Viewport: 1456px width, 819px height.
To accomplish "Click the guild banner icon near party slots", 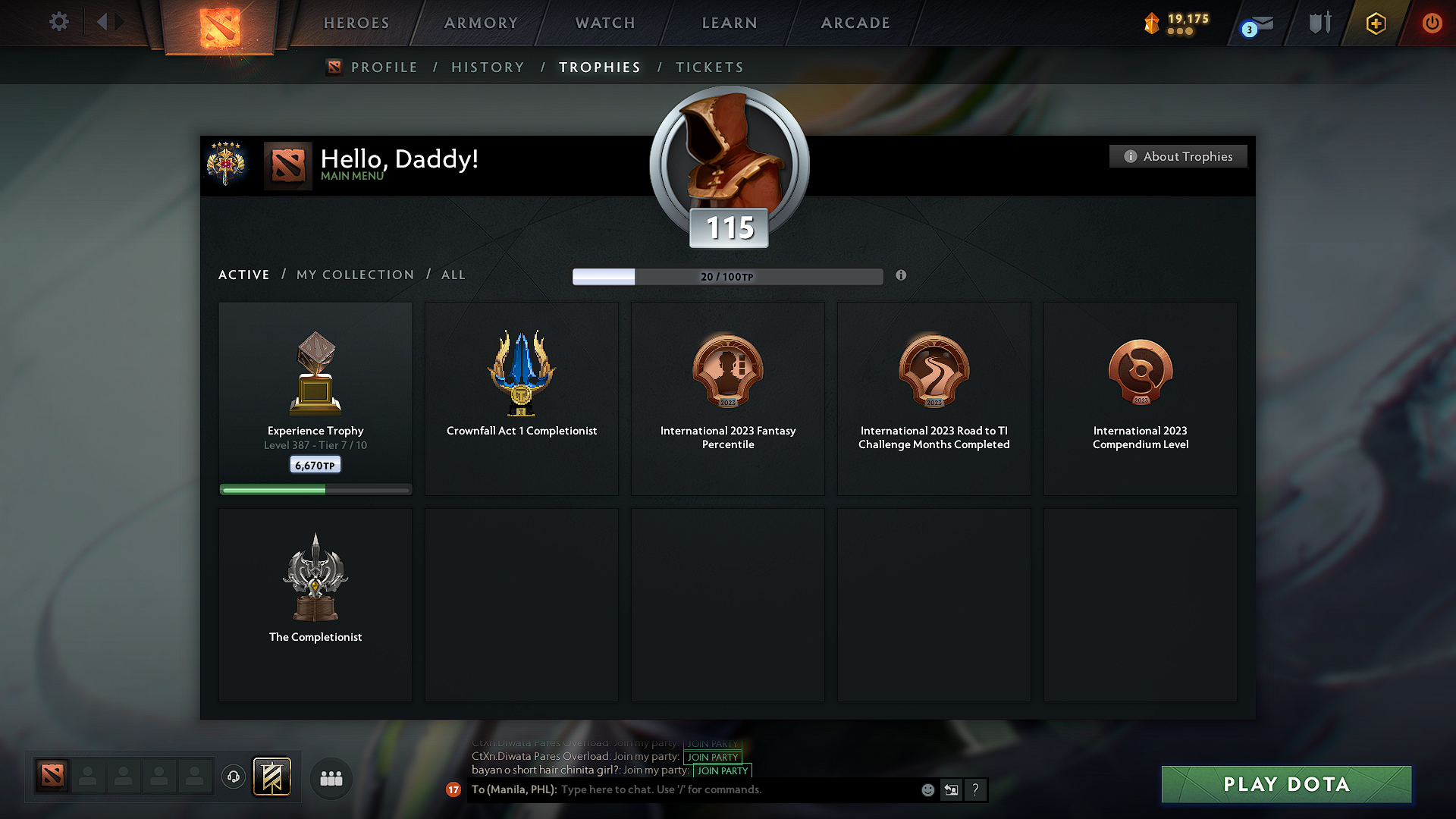I will tap(272, 777).
